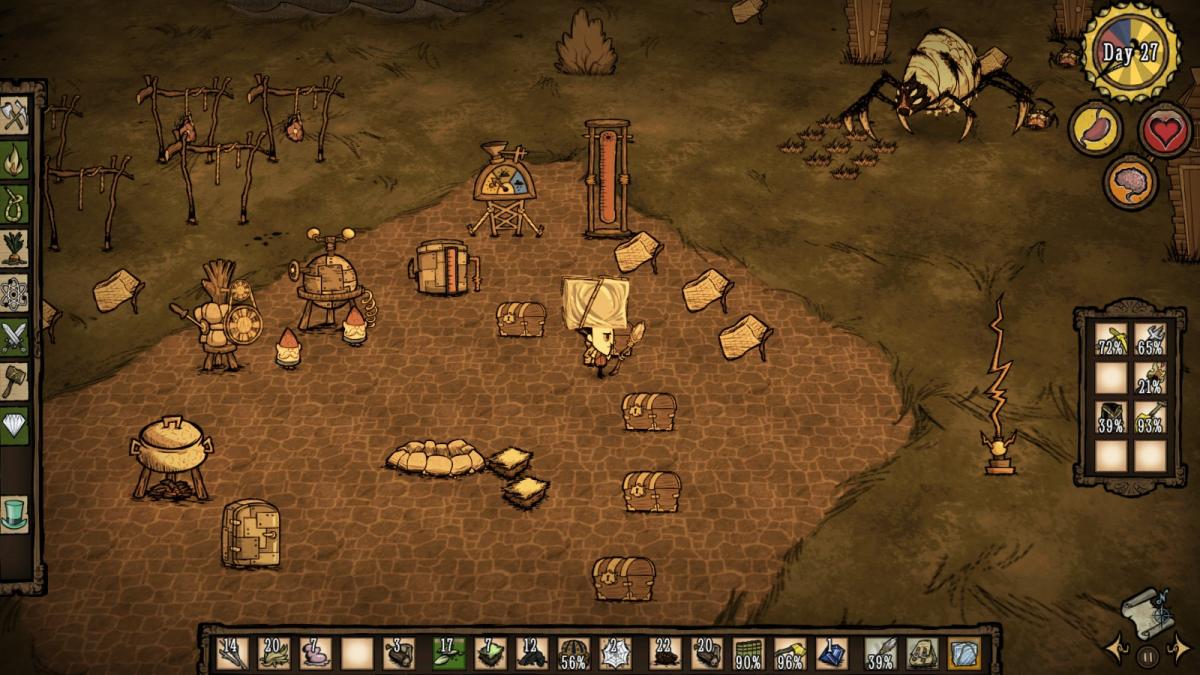
Task: Open the Tools crafting tab
Action: 14,115
